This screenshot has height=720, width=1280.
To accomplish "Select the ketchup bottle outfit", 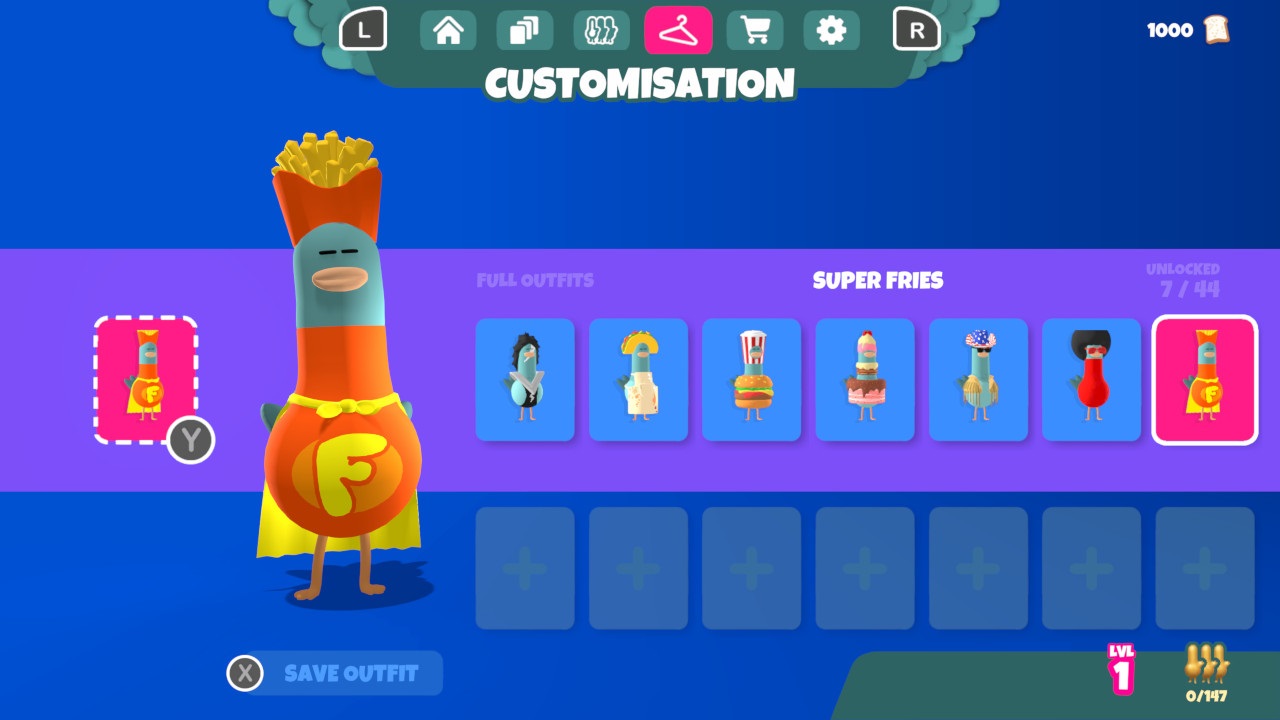I will [1091, 380].
